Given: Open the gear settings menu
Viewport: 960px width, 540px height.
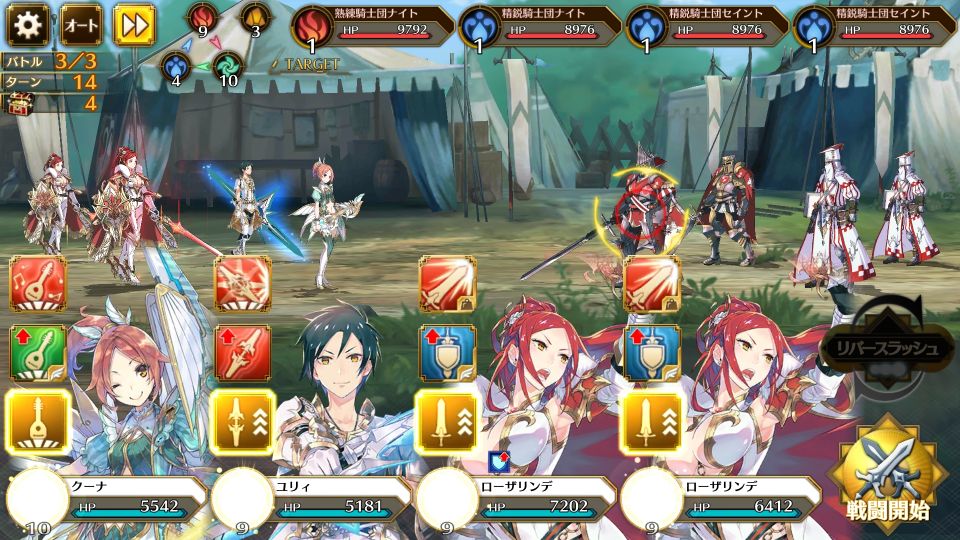Looking at the screenshot, I should tap(28, 24).
